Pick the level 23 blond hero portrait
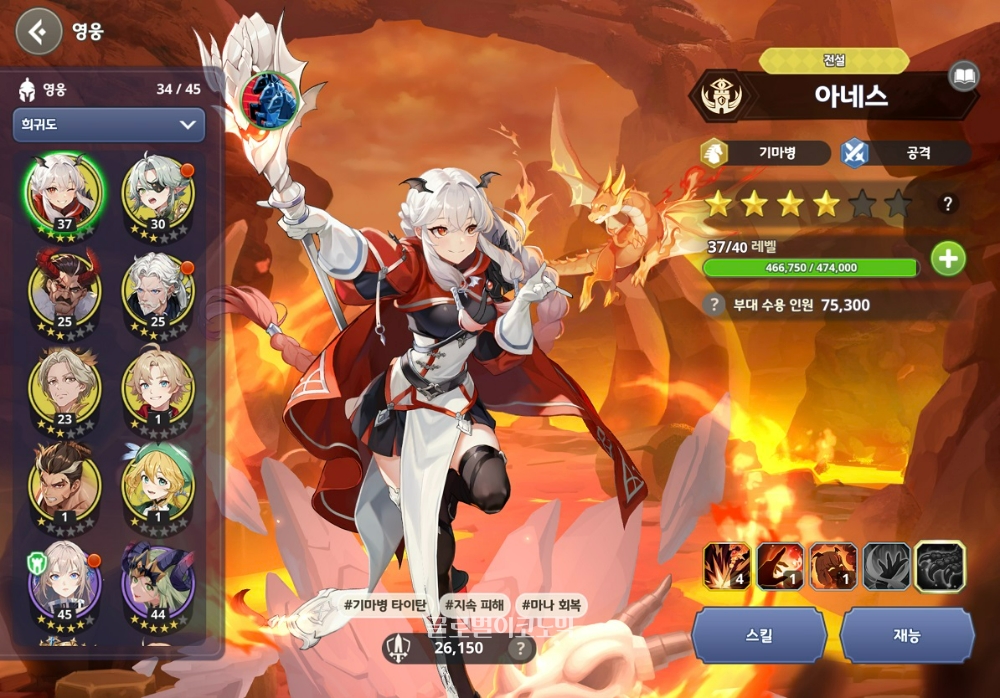1000x698 pixels. (65, 383)
